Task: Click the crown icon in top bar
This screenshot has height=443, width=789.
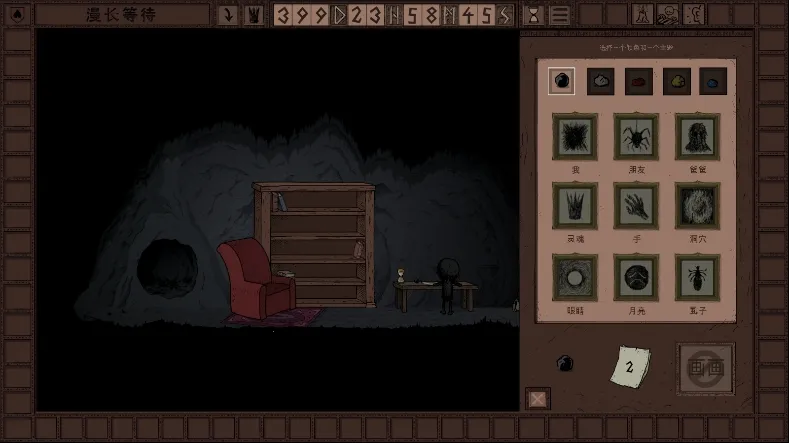Action: tap(252, 15)
